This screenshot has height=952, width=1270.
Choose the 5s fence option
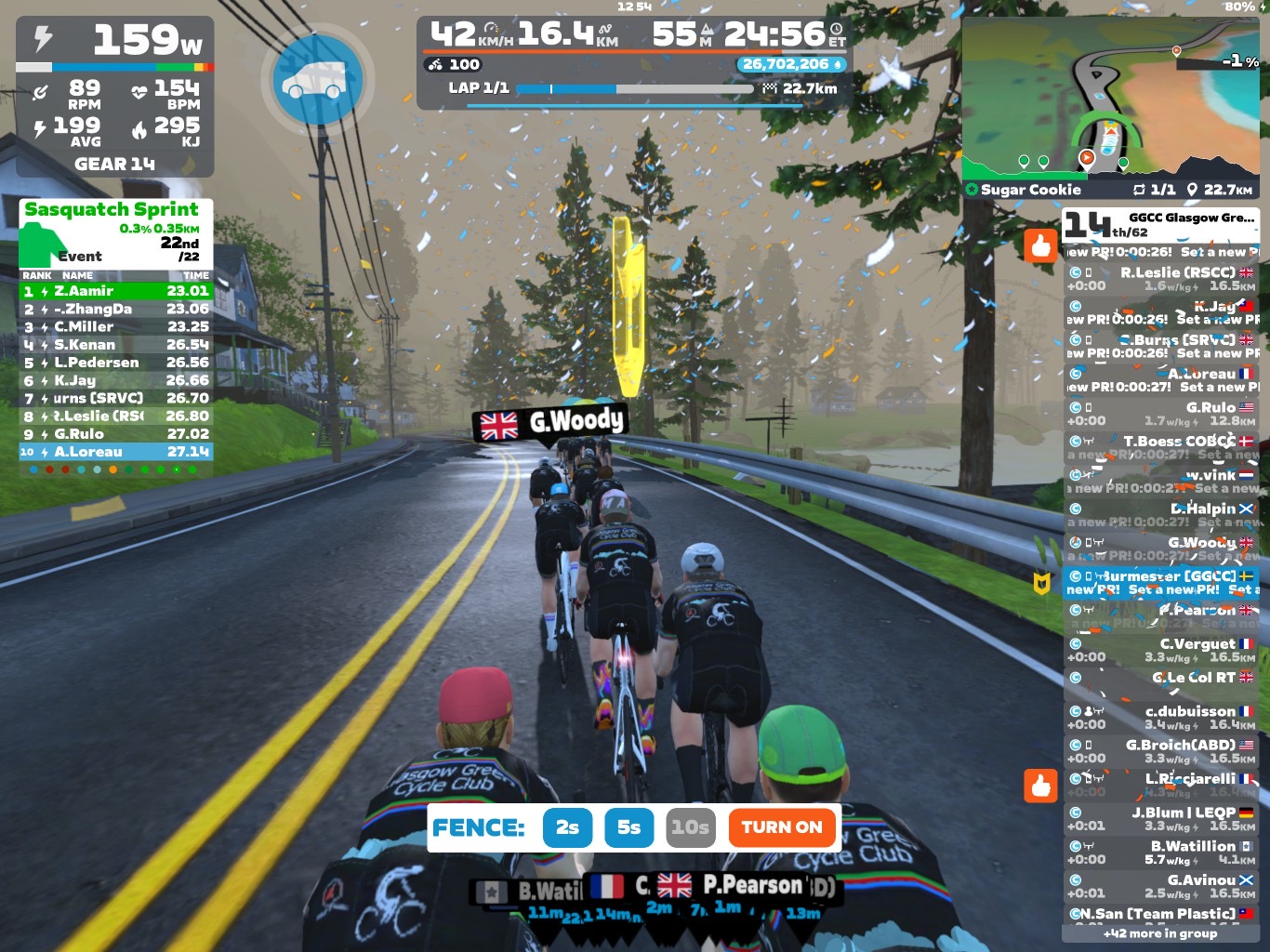[629, 827]
